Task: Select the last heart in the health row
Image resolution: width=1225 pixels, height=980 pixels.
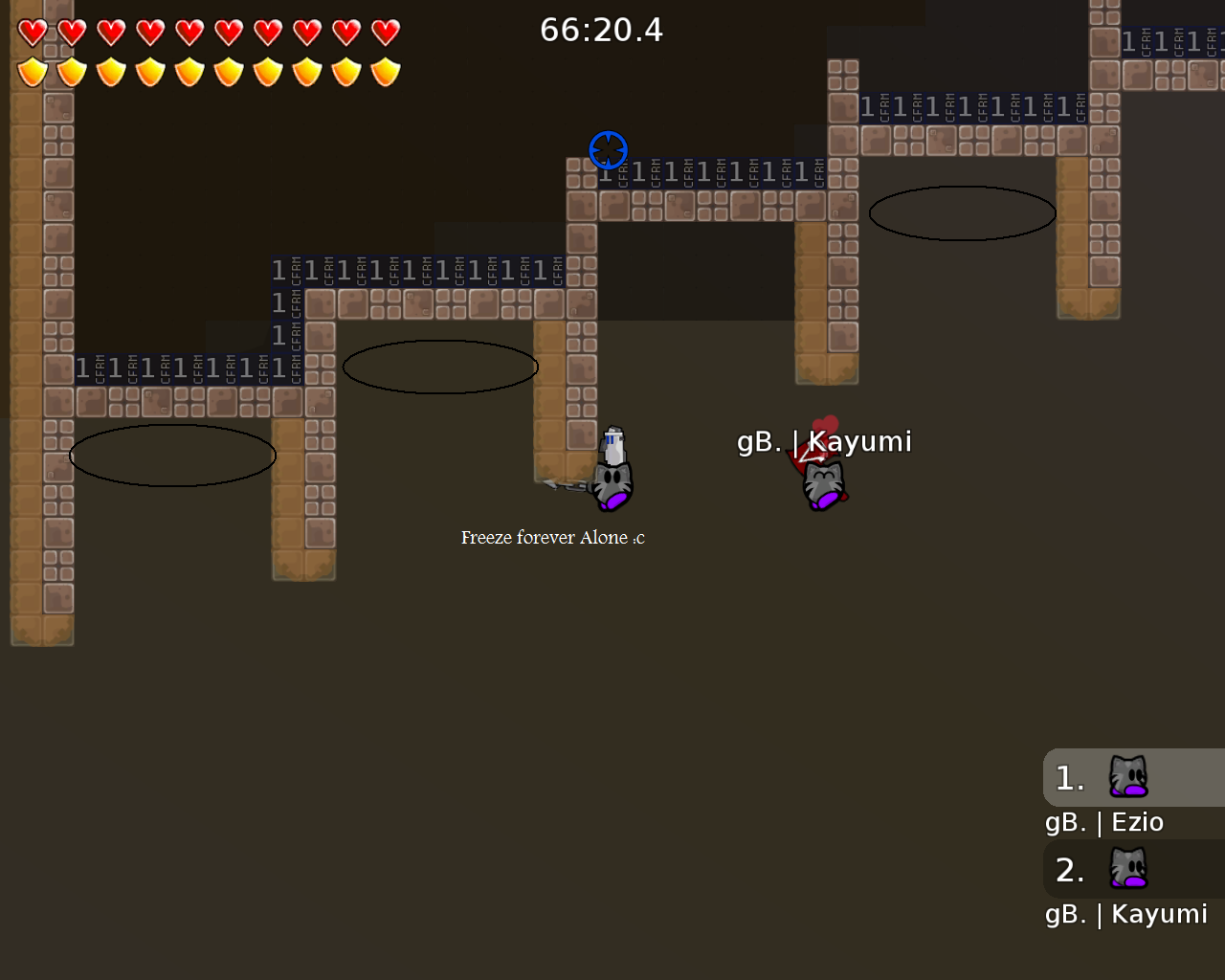Action: [x=384, y=32]
